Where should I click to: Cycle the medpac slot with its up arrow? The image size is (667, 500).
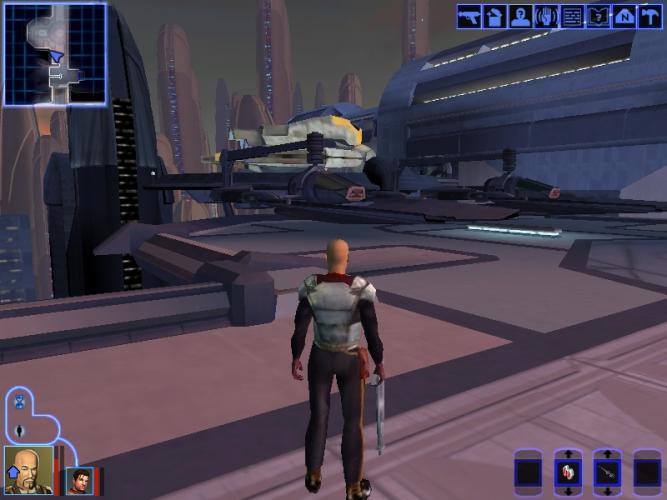567,453
